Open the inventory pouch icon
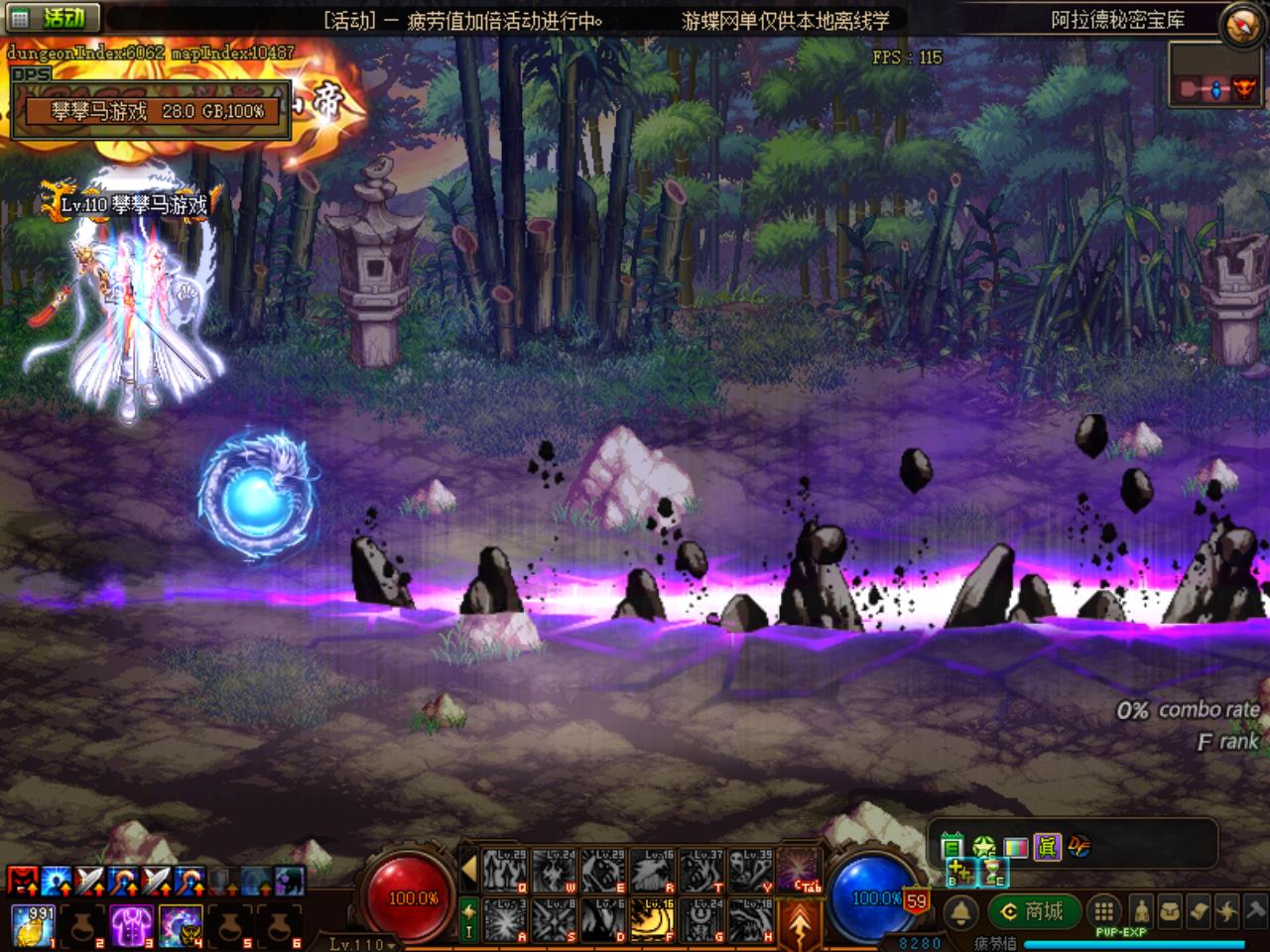This screenshot has width=1270, height=952. coord(1170,911)
